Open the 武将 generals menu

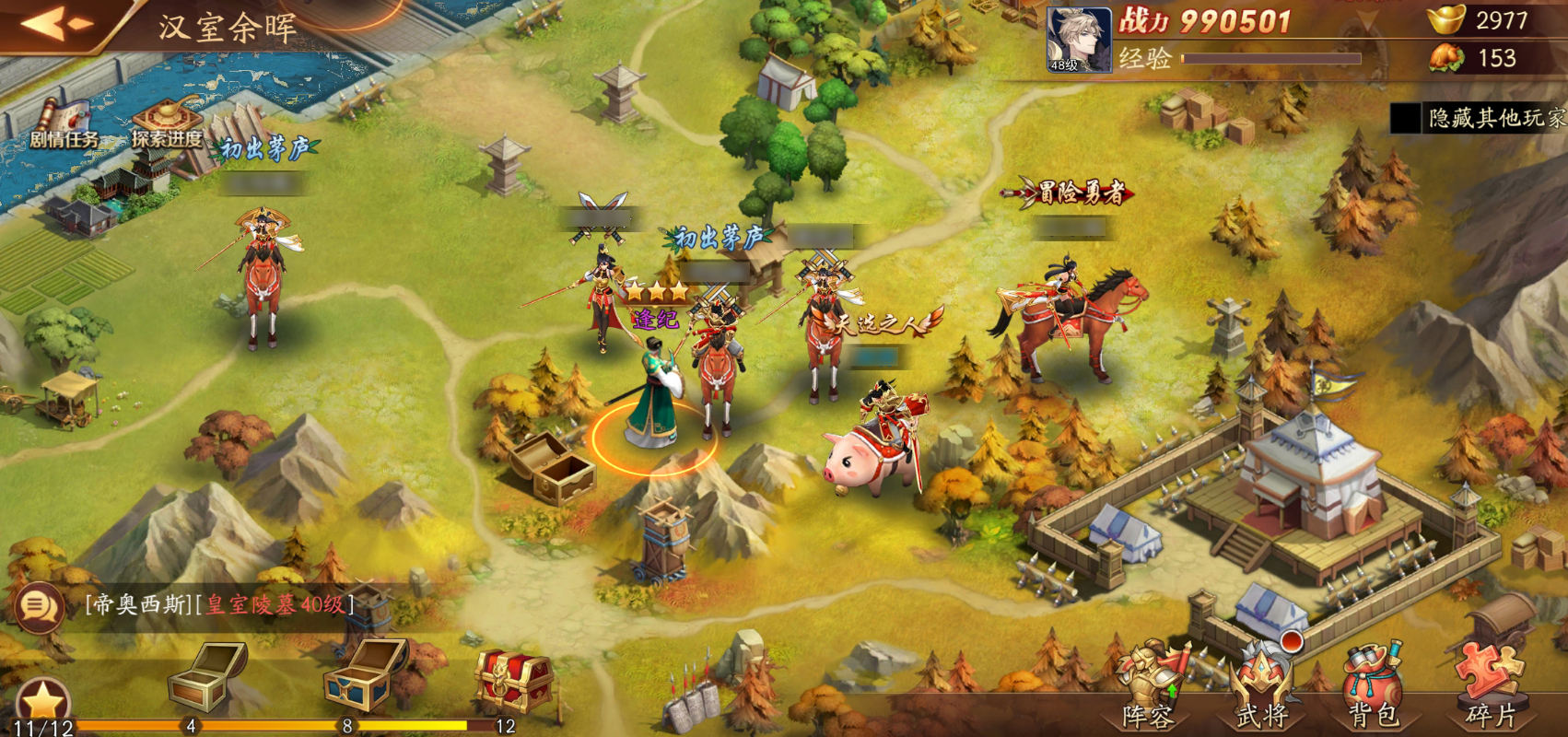(1262, 689)
